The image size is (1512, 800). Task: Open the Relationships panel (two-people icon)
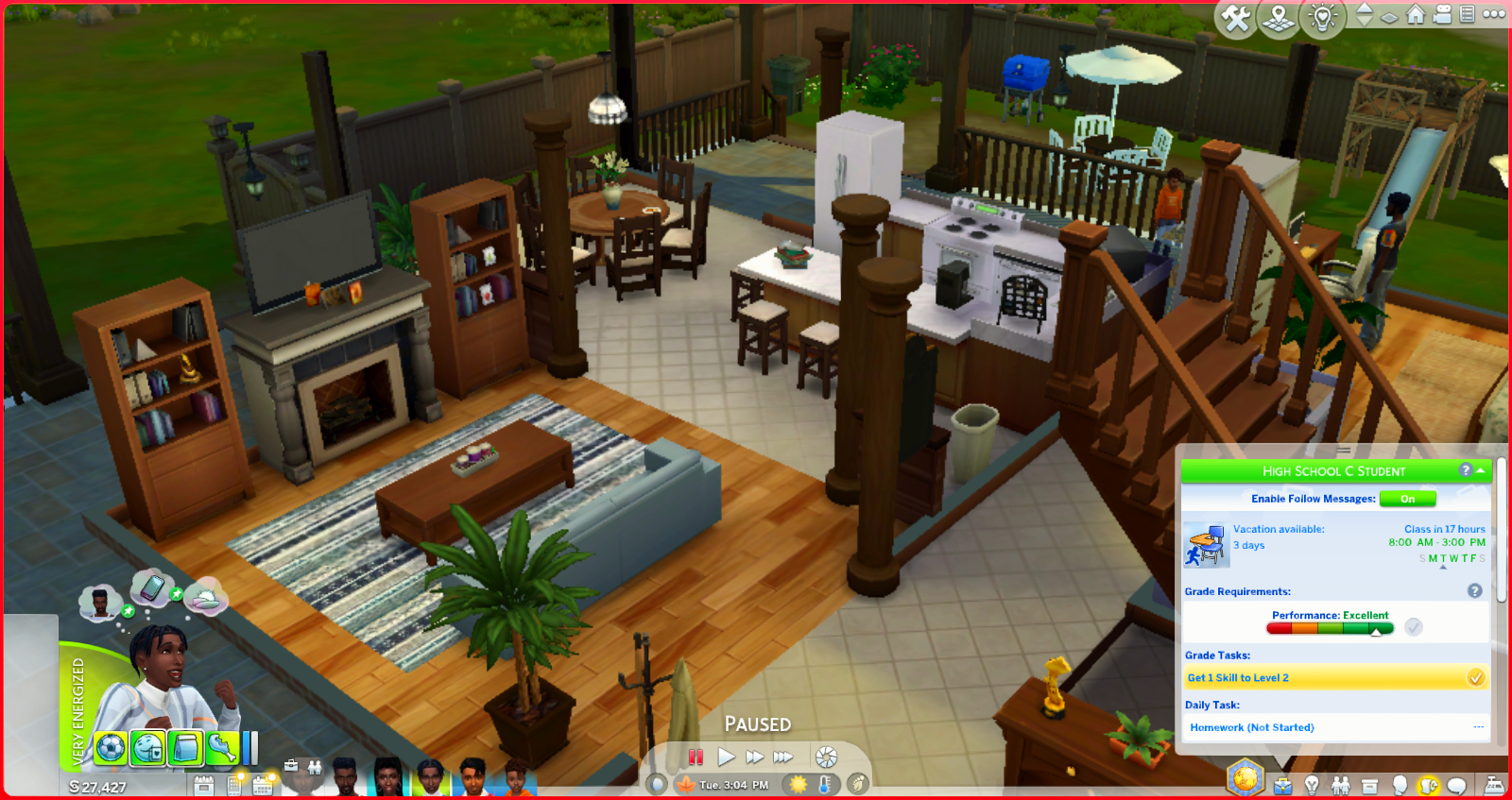tap(1341, 785)
